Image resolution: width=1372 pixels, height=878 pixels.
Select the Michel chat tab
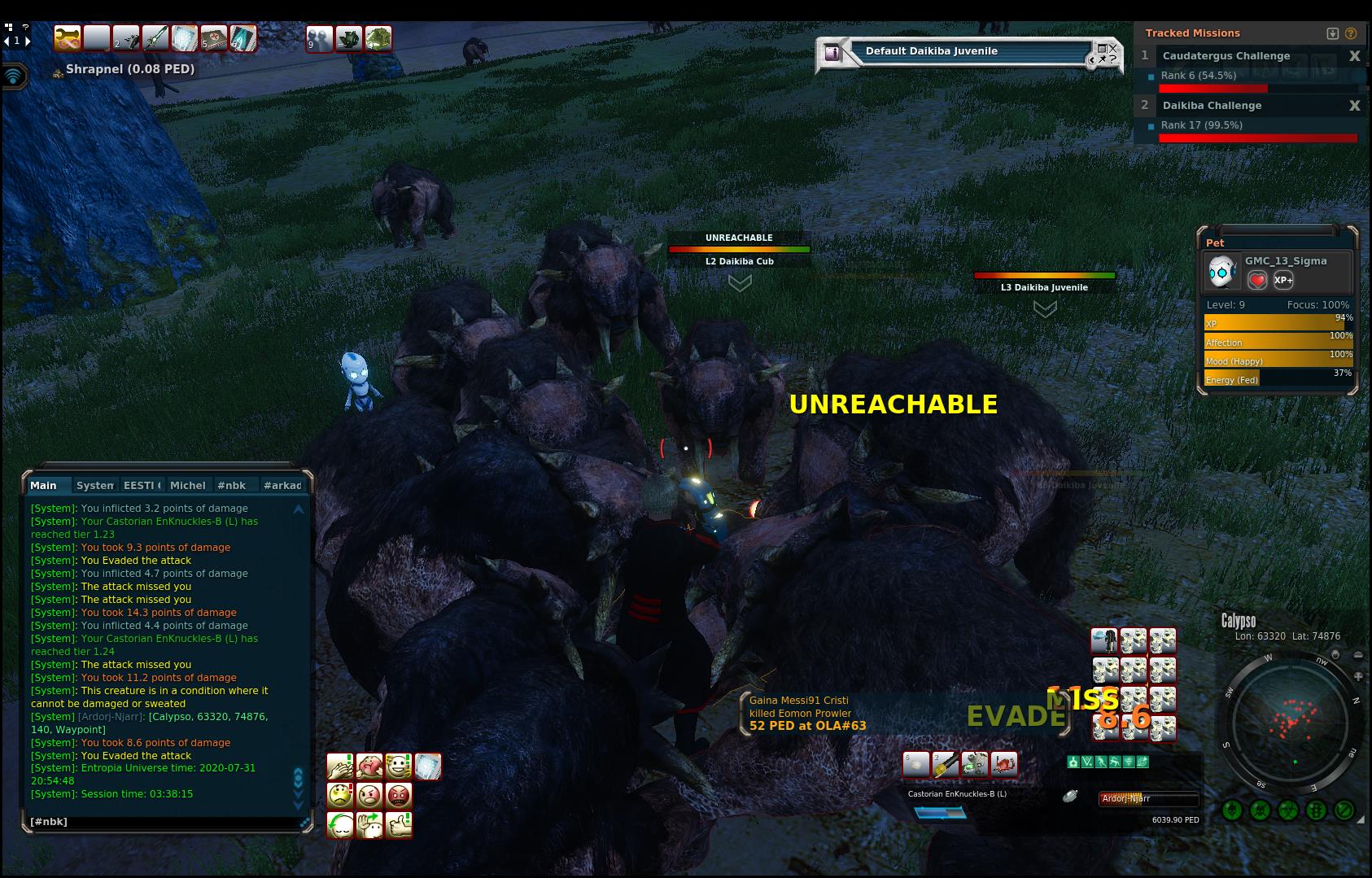click(187, 485)
